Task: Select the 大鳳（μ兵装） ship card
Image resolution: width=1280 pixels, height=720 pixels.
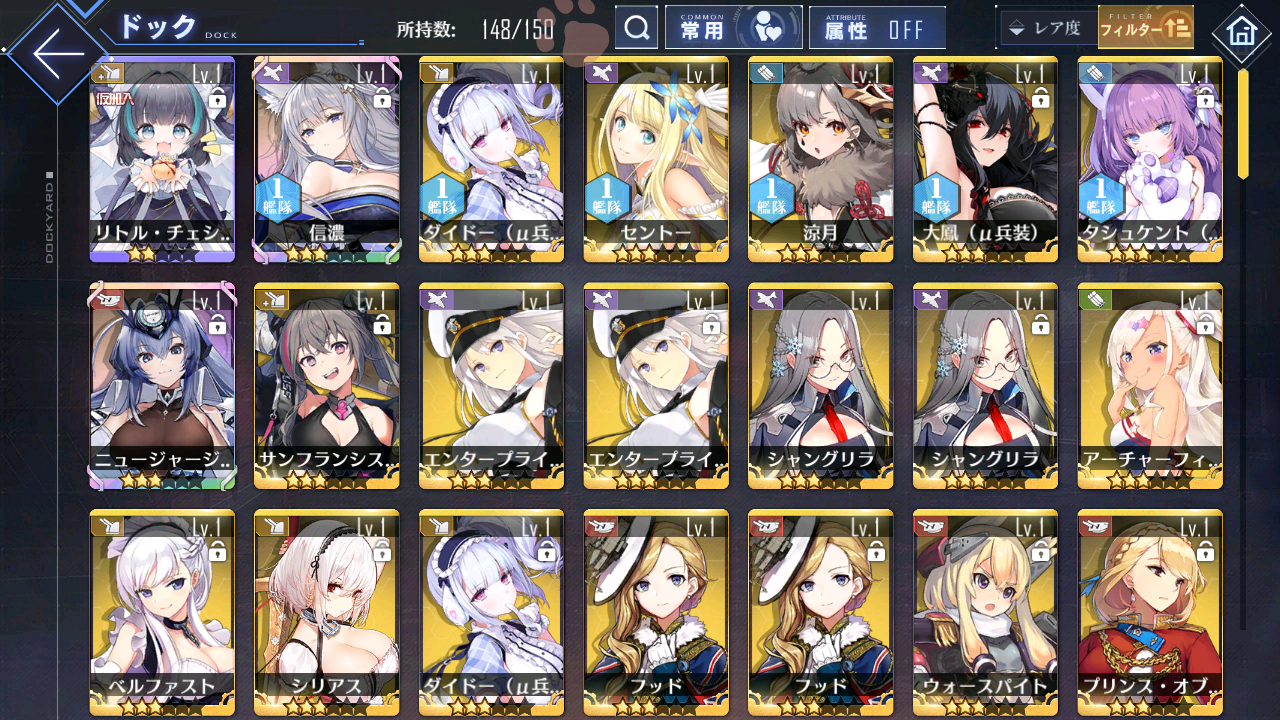Action: 984,158
